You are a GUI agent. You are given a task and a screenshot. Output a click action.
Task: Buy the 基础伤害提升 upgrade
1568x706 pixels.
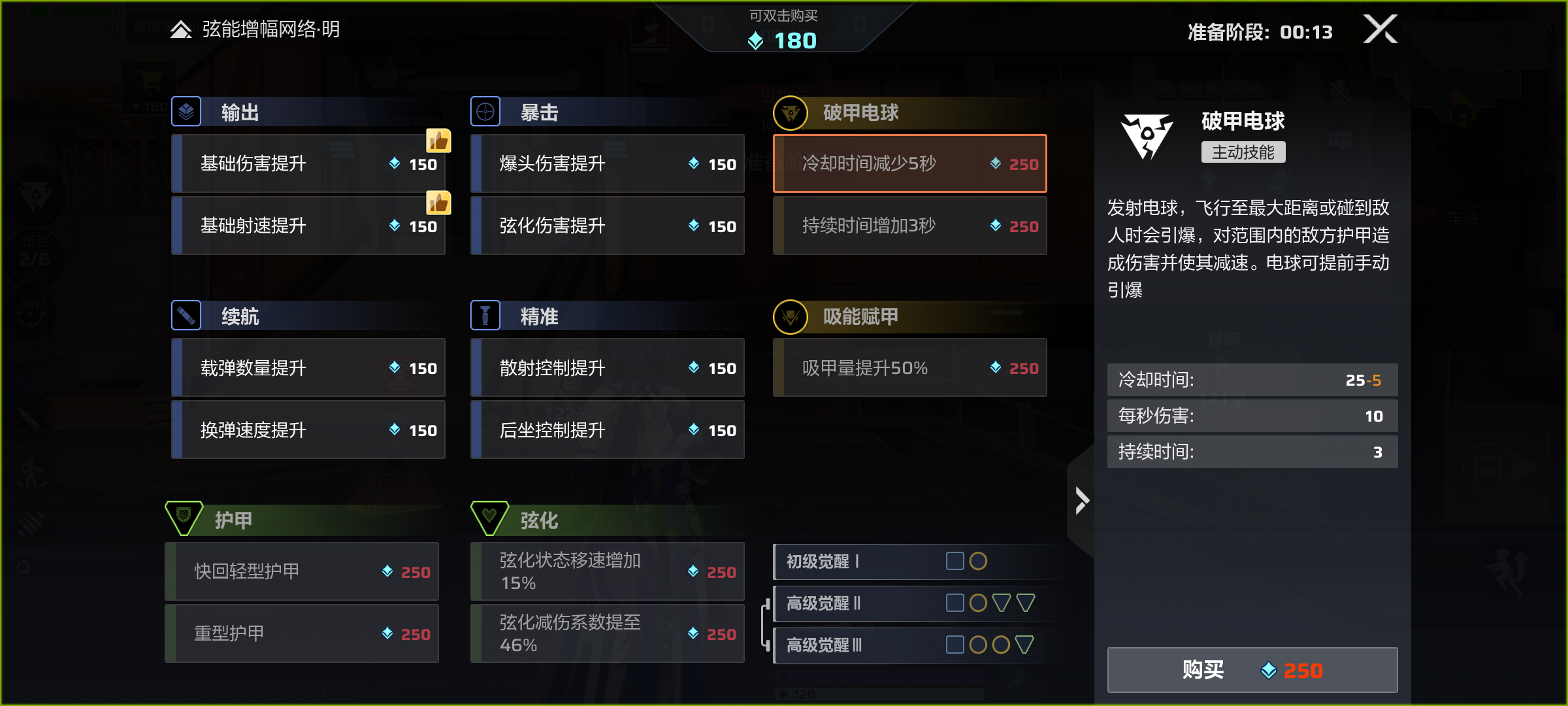click(x=307, y=163)
